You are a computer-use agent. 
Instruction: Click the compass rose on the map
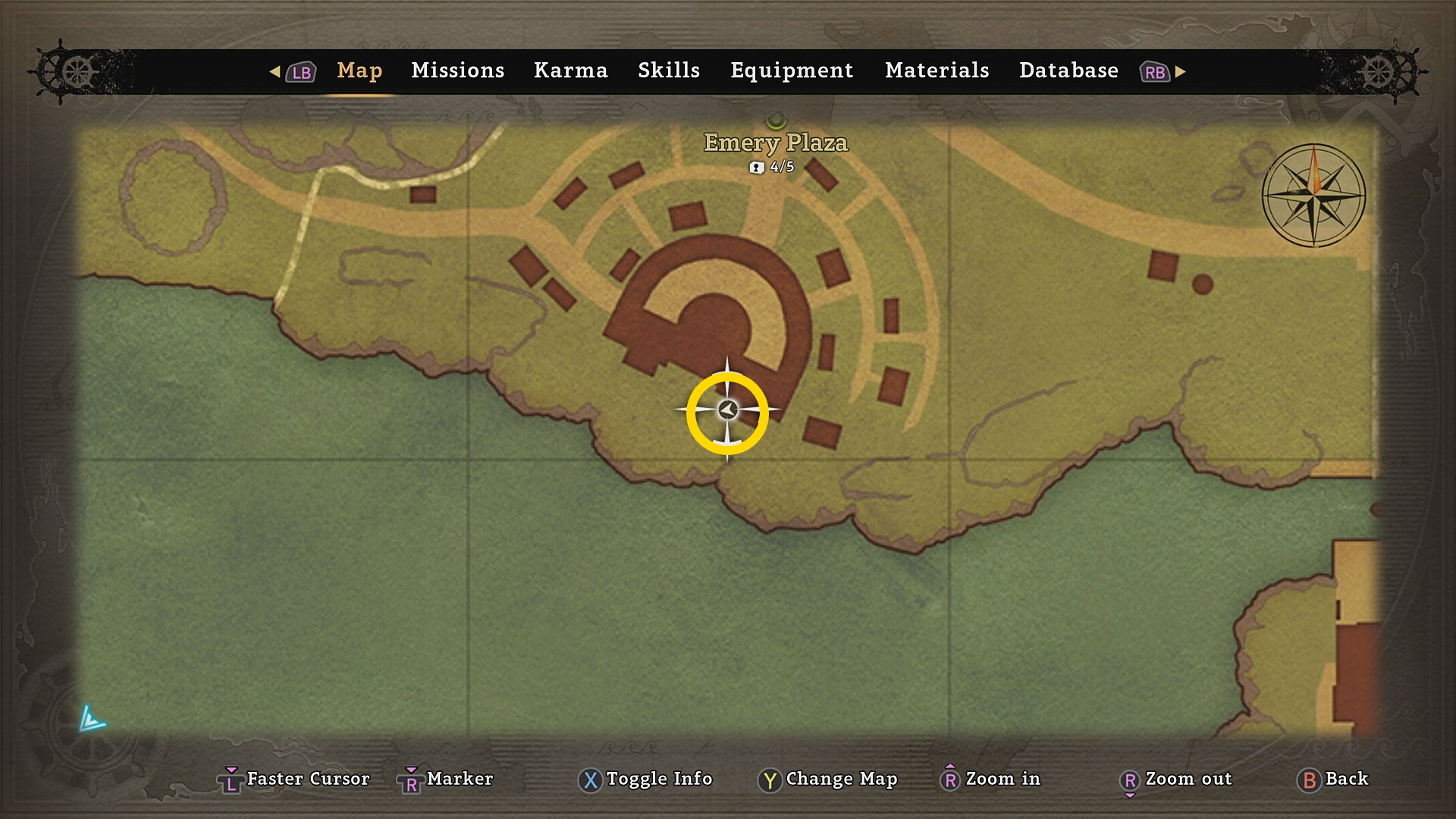(1313, 196)
